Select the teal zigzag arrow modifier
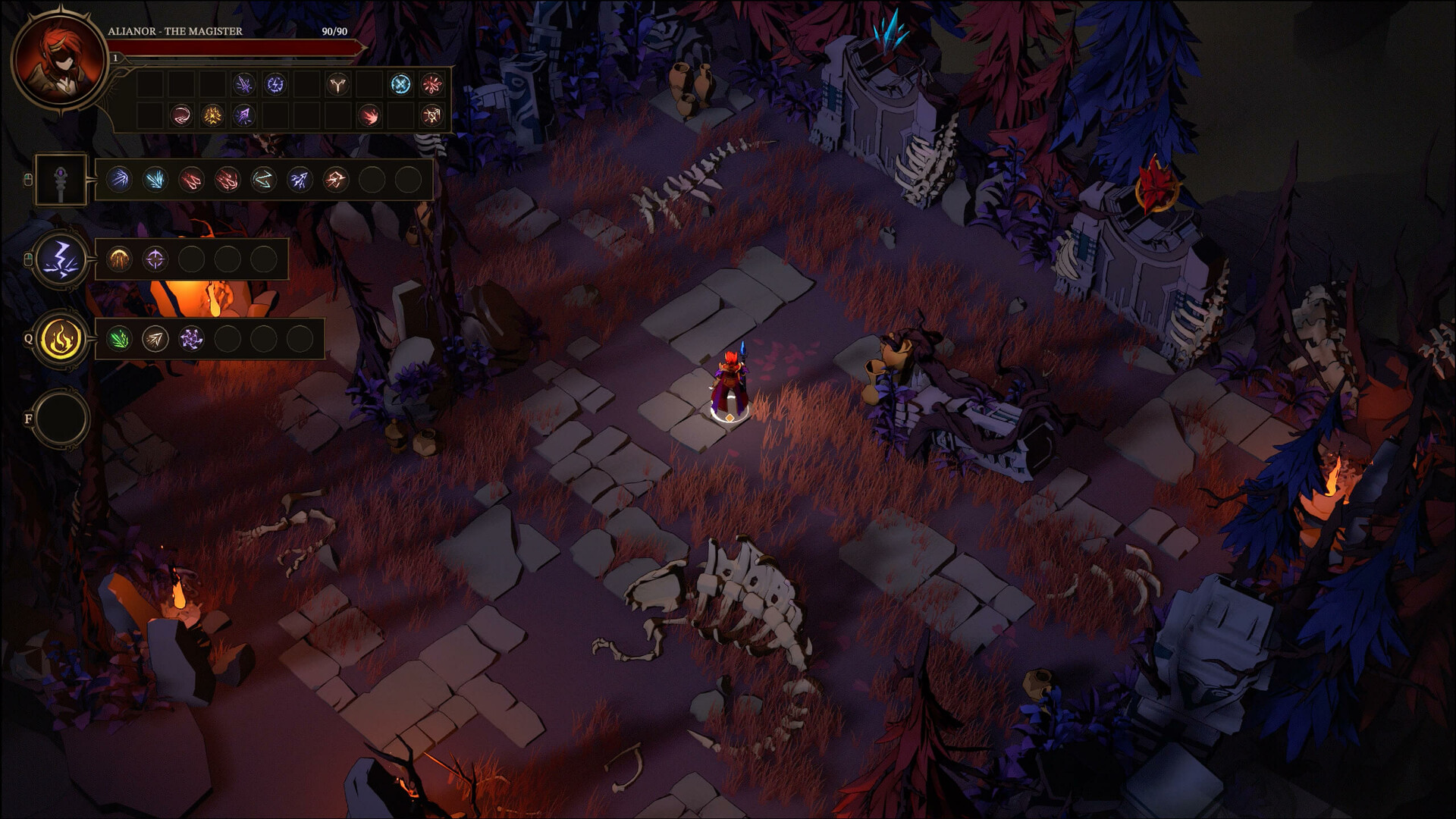 (x=263, y=180)
